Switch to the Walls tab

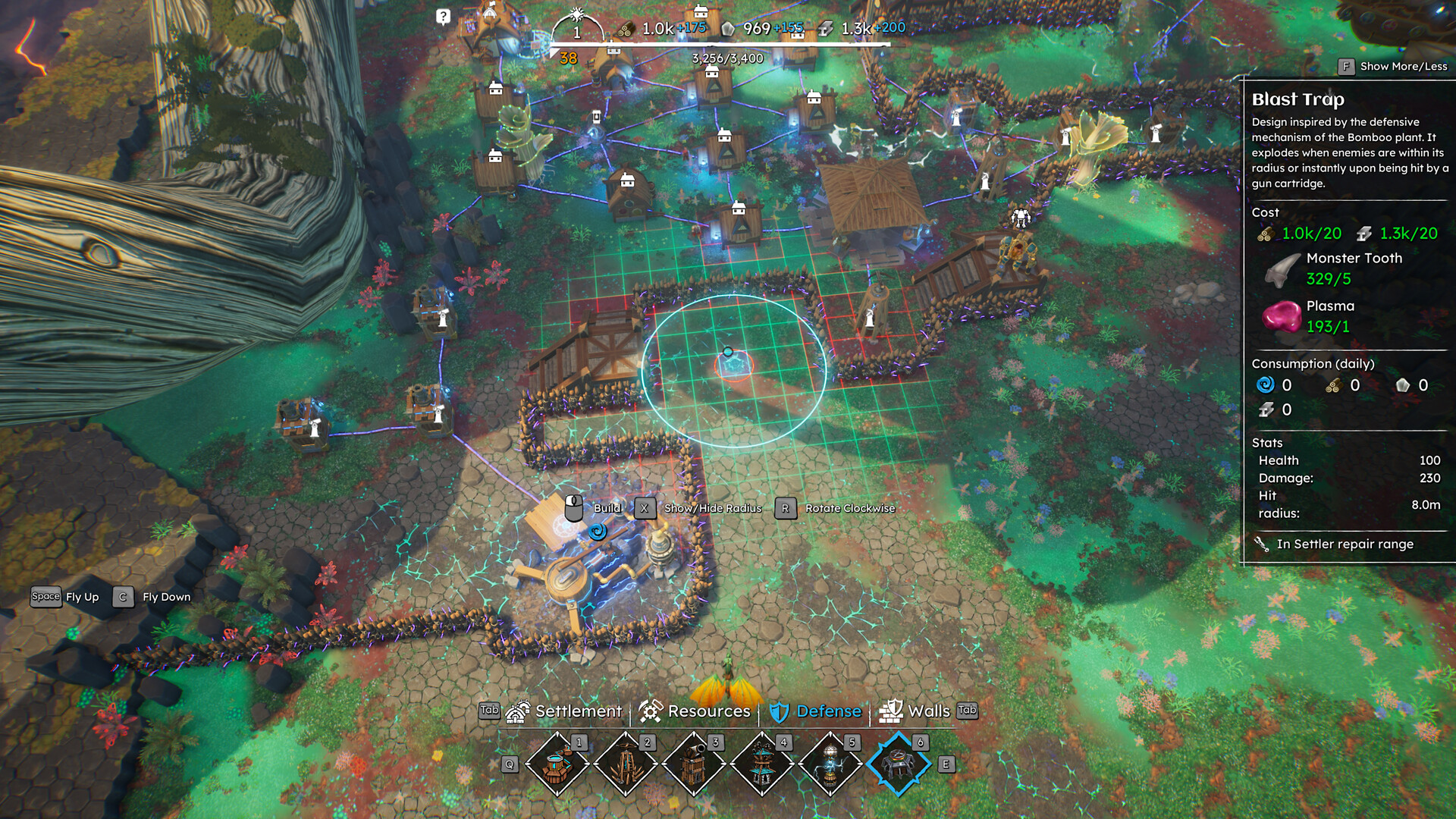pos(916,711)
